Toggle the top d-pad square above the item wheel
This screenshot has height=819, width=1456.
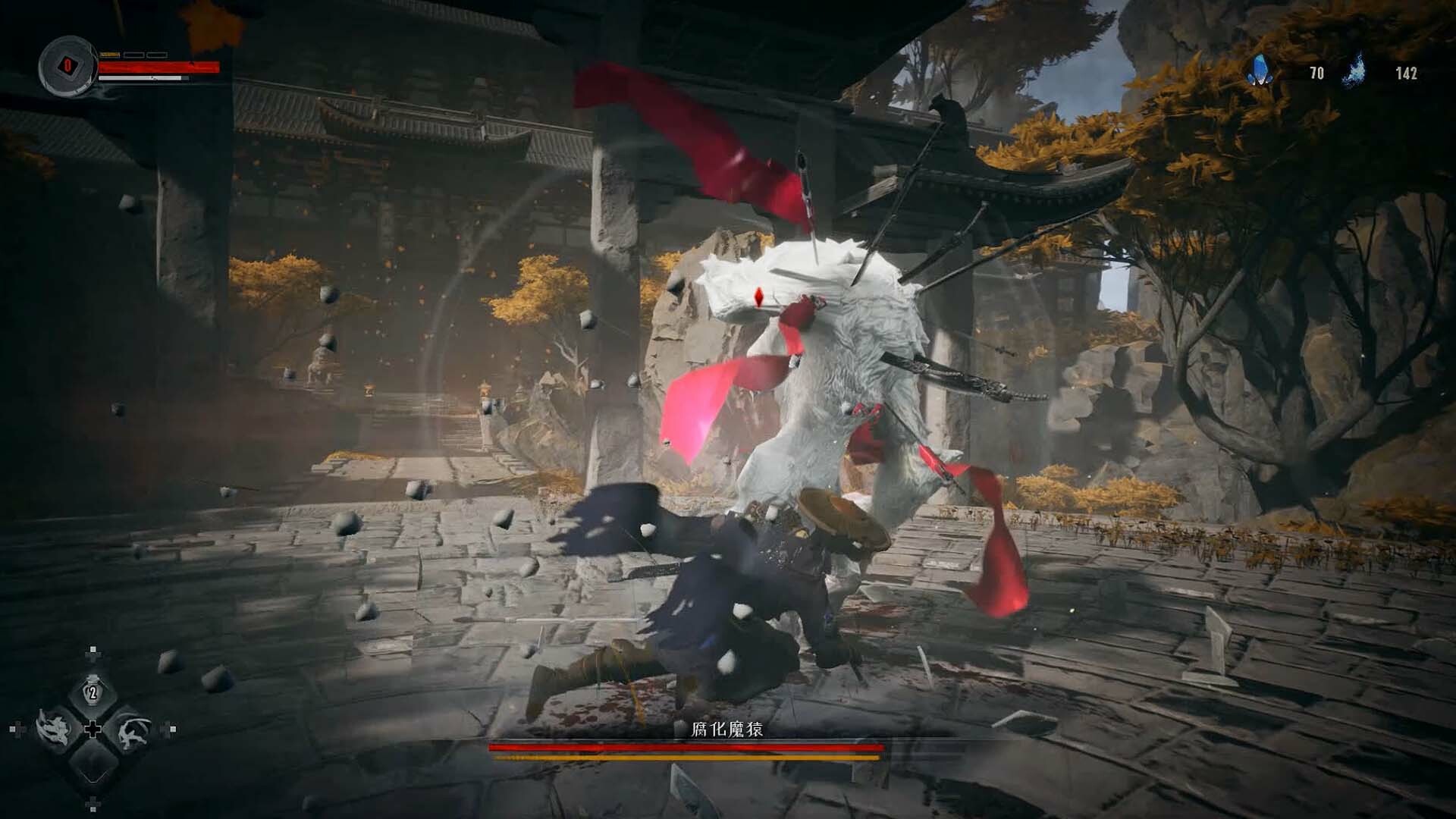93,648
